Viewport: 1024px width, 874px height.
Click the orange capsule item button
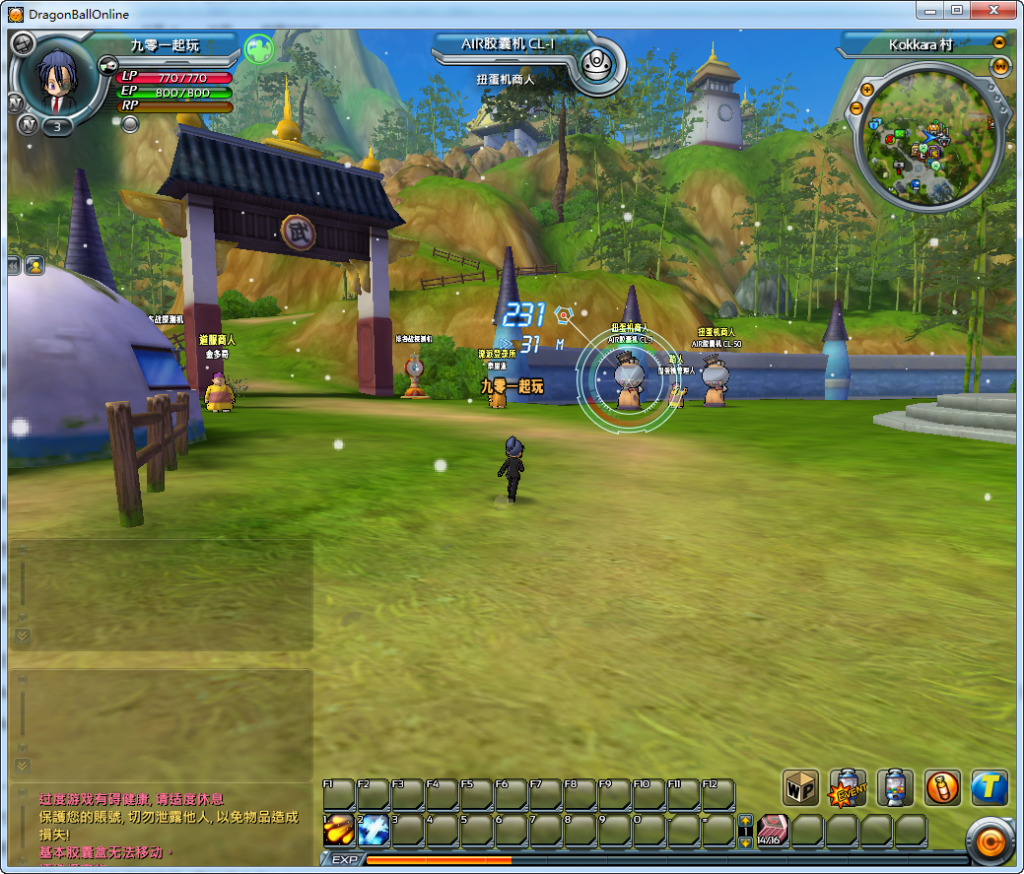pos(942,787)
